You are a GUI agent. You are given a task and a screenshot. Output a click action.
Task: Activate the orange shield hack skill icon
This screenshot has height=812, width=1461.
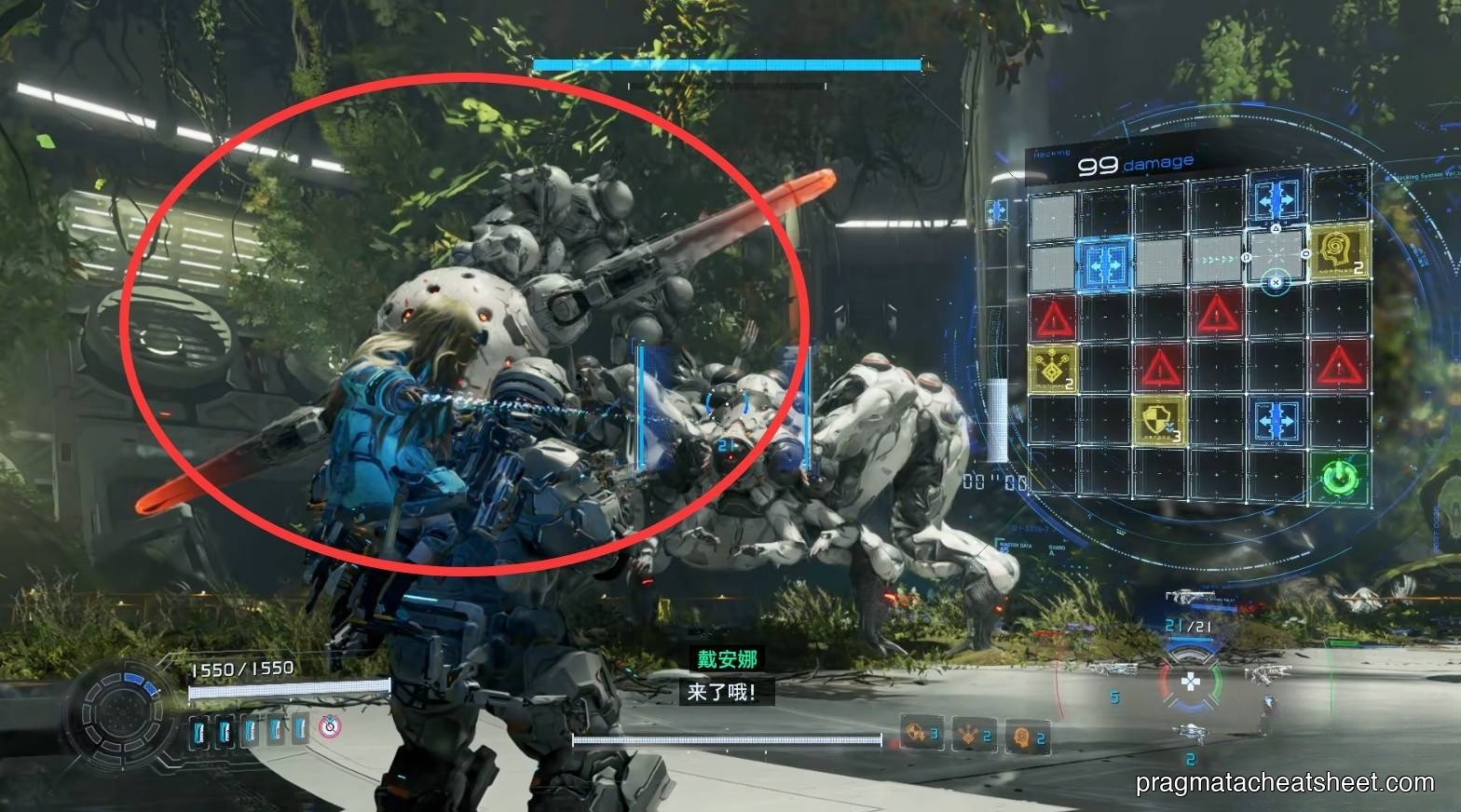coord(921,735)
